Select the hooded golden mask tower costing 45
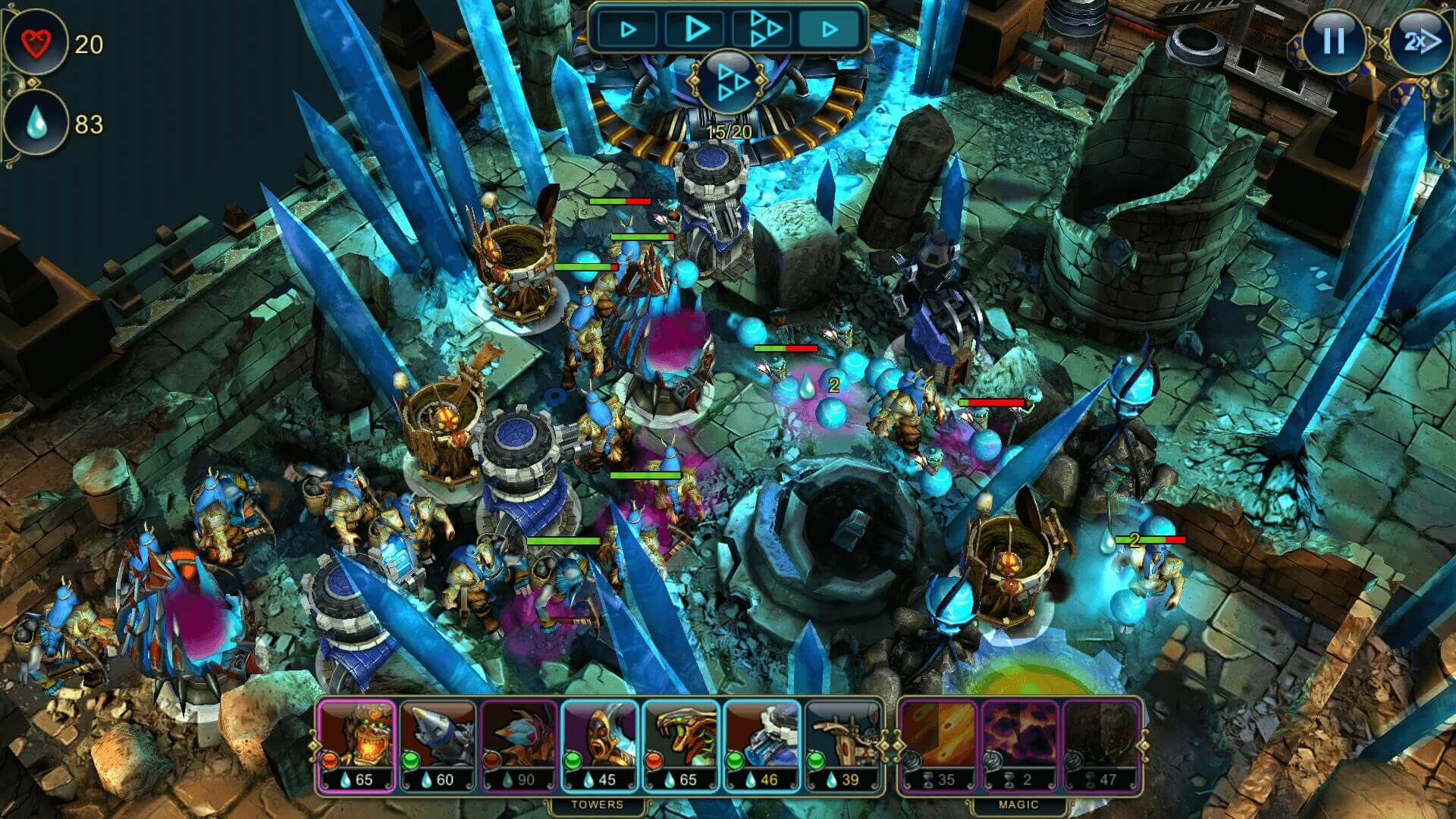 pyautogui.click(x=601, y=745)
